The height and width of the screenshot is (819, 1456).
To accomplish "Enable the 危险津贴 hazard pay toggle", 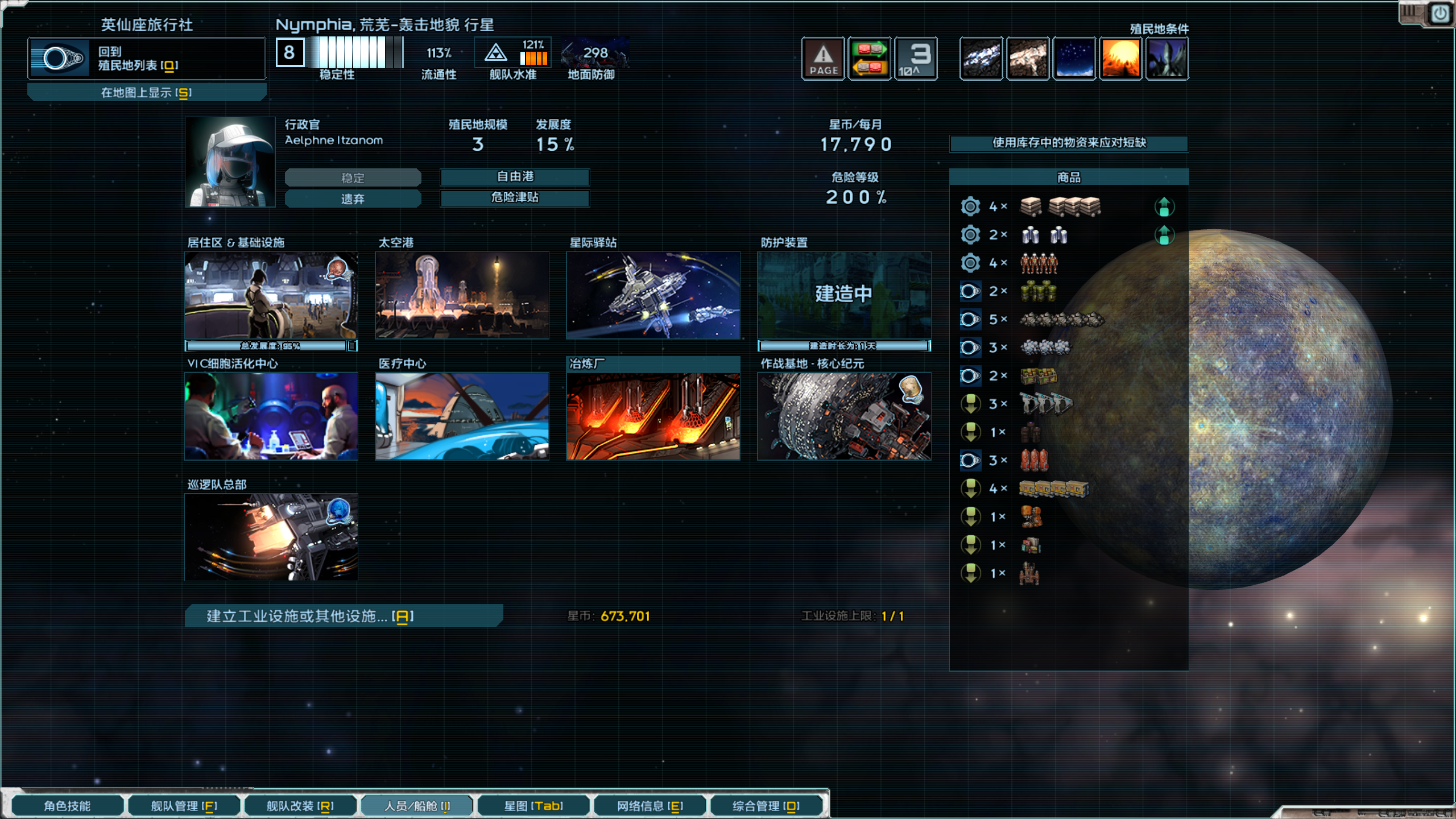I will [514, 198].
